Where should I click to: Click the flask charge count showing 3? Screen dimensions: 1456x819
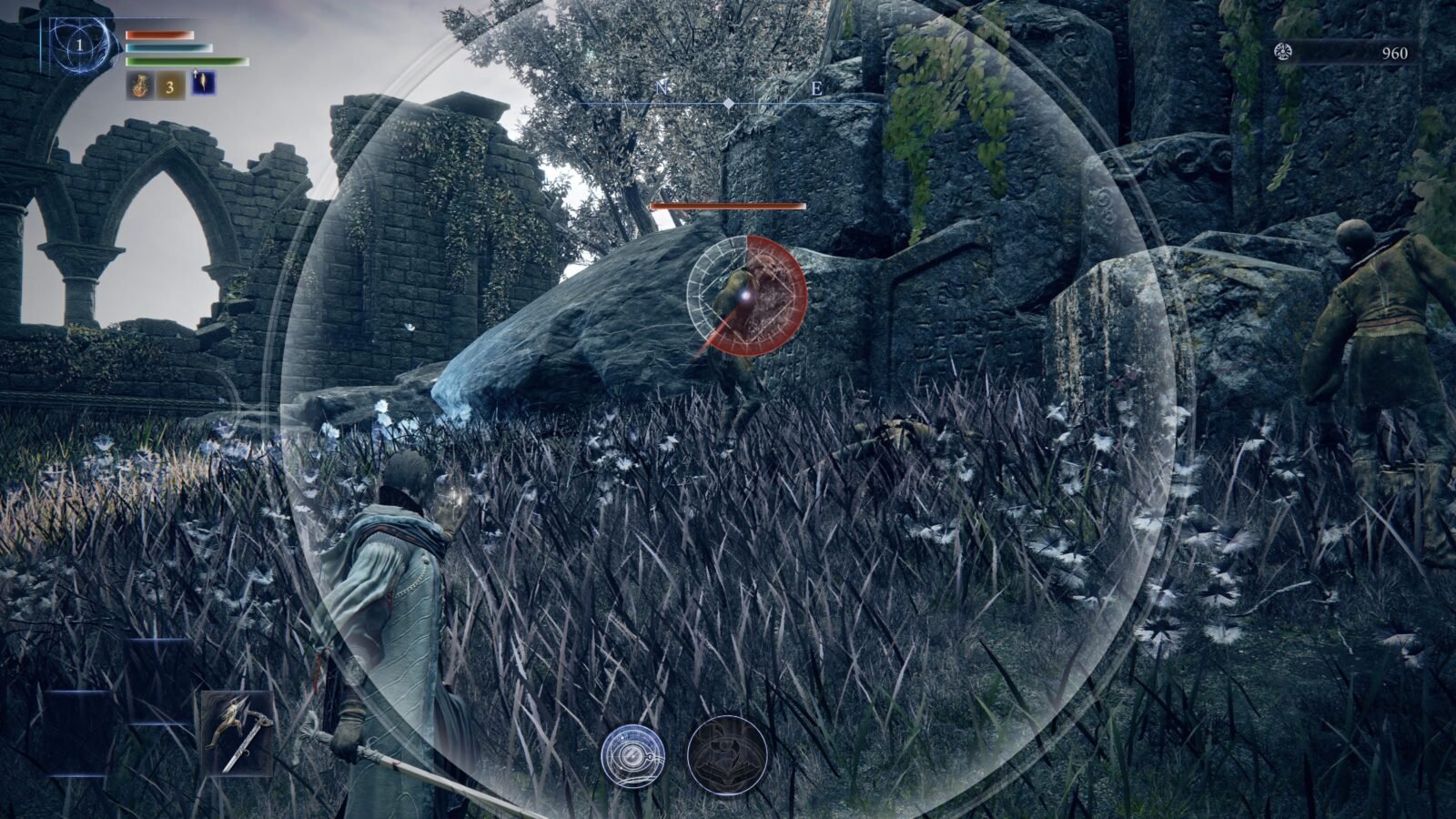(170, 86)
